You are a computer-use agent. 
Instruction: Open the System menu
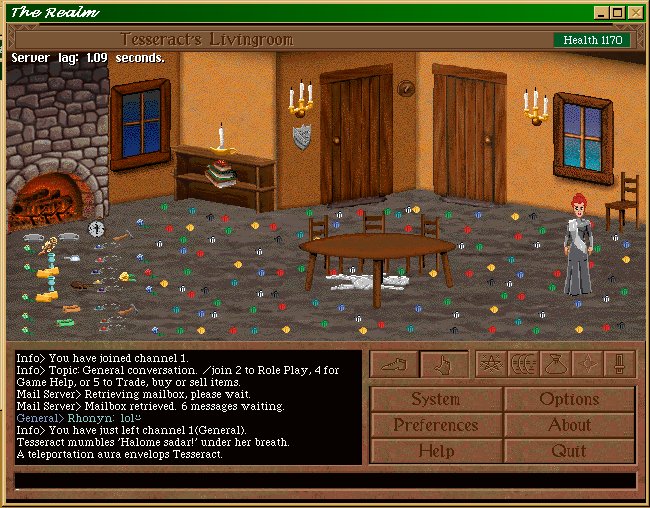click(436, 399)
